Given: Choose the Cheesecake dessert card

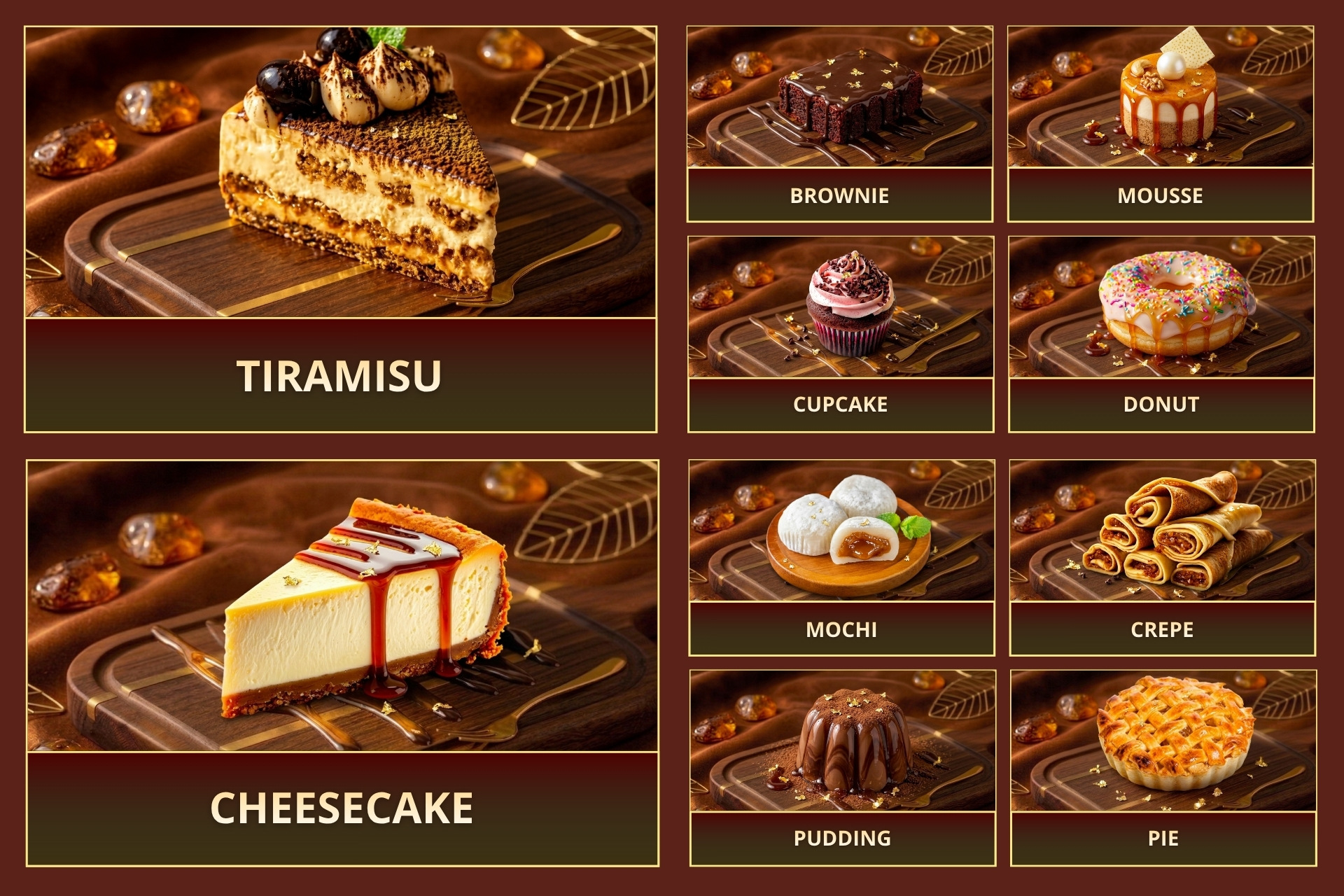Looking at the screenshot, I should tap(342, 663).
